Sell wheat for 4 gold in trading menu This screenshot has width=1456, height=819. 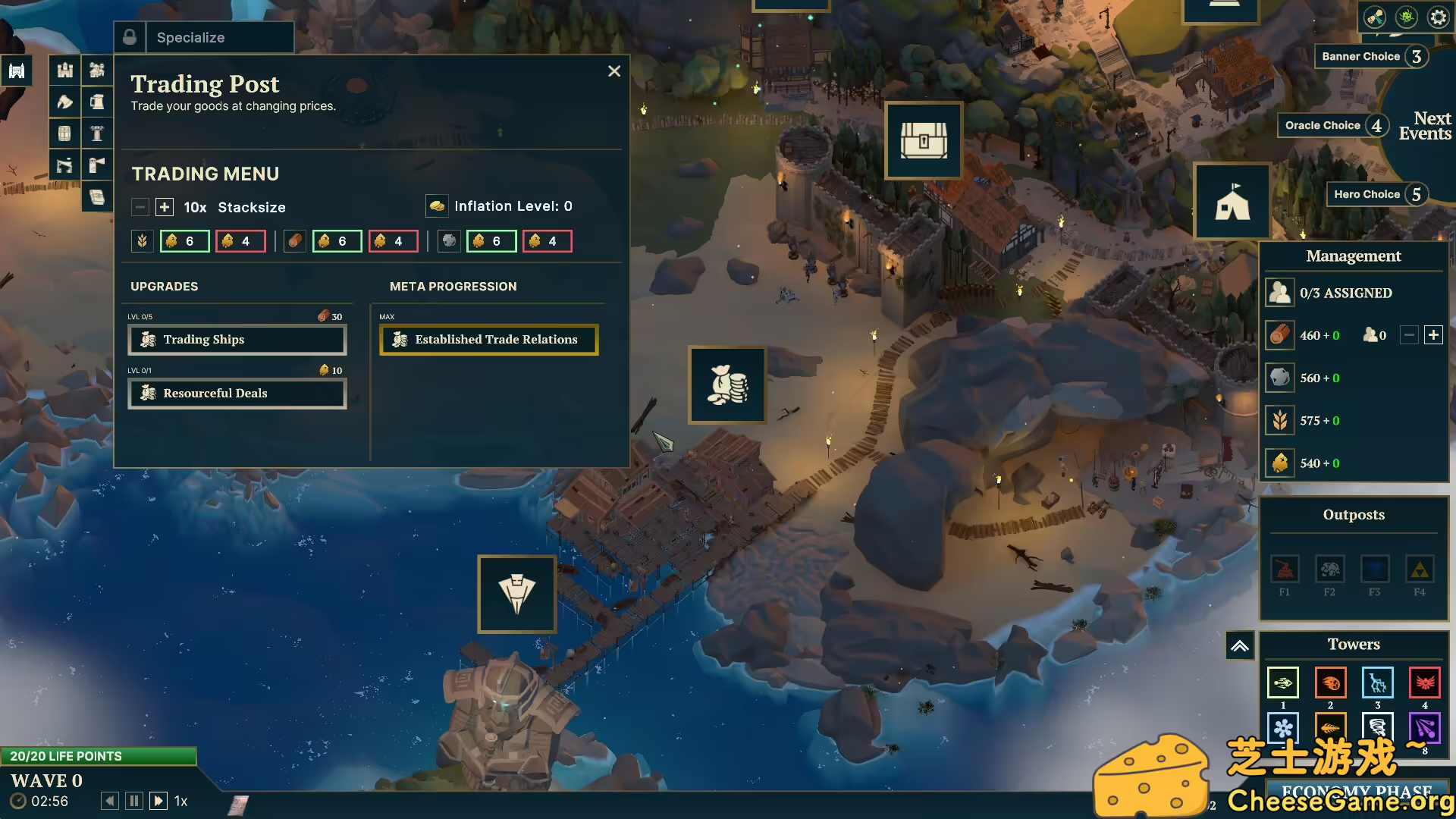240,240
